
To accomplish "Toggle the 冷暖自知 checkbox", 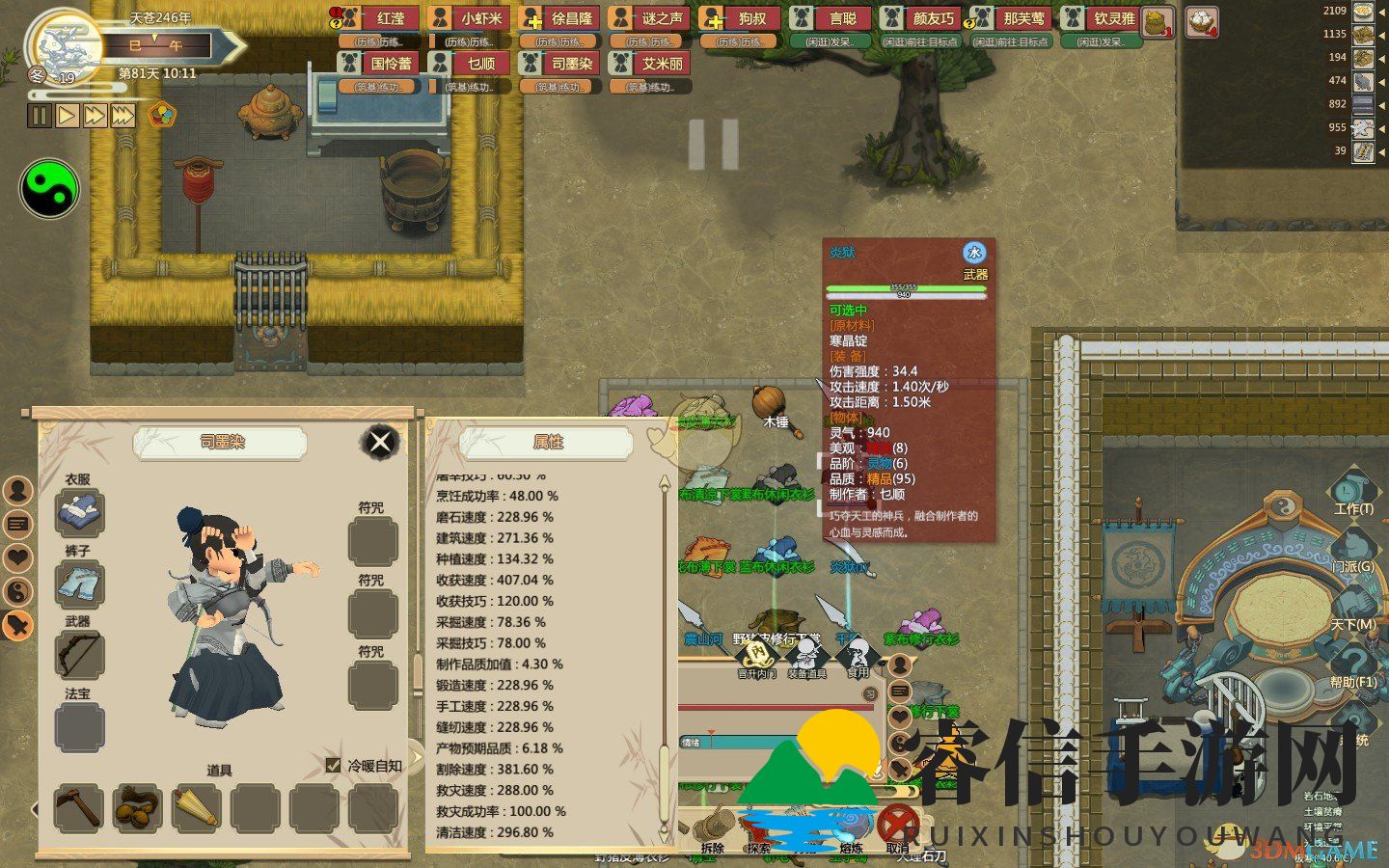I will click(x=334, y=765).
